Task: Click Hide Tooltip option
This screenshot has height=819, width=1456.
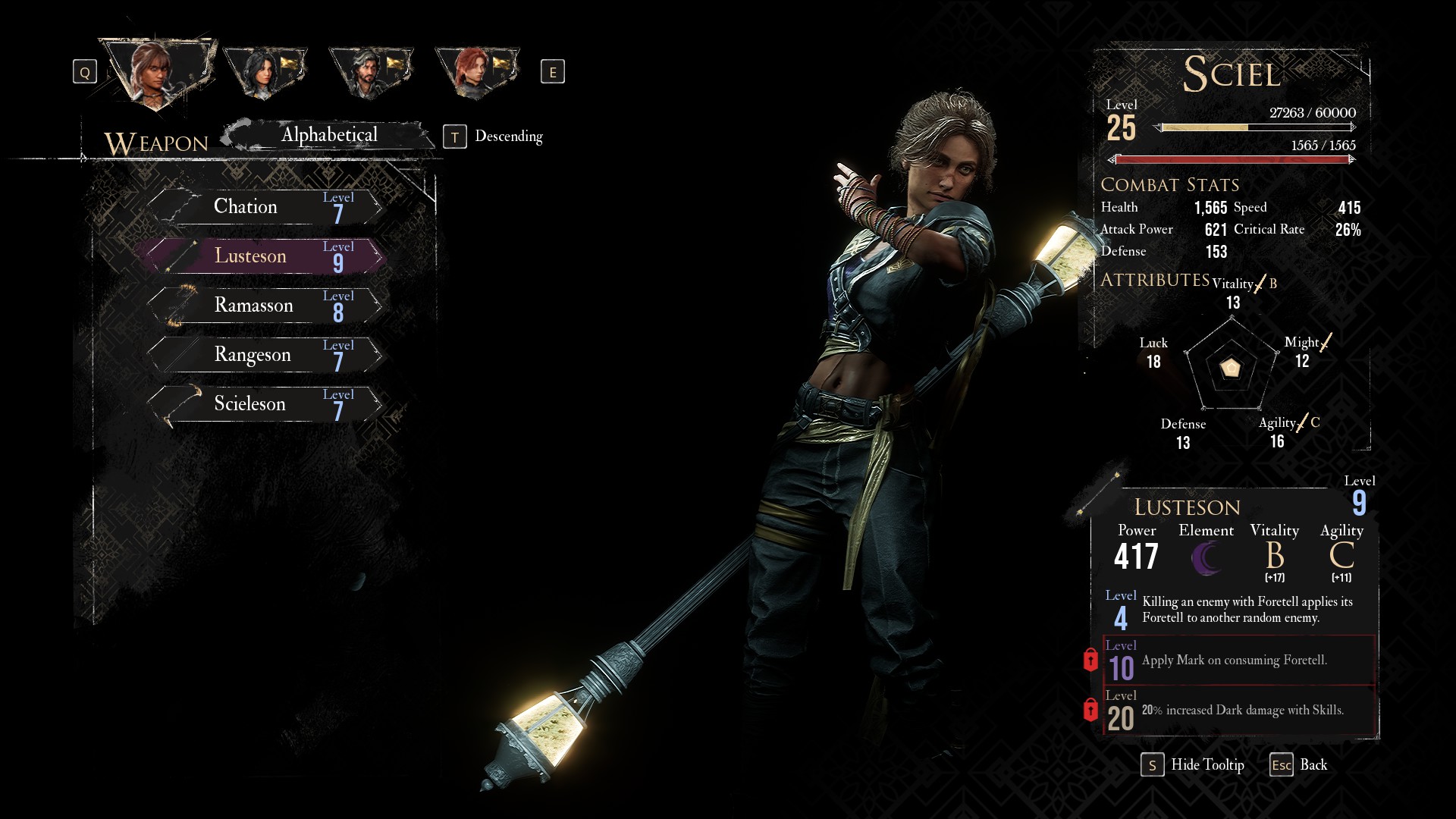Action: pyautogui.click(x=1194, y=765)
